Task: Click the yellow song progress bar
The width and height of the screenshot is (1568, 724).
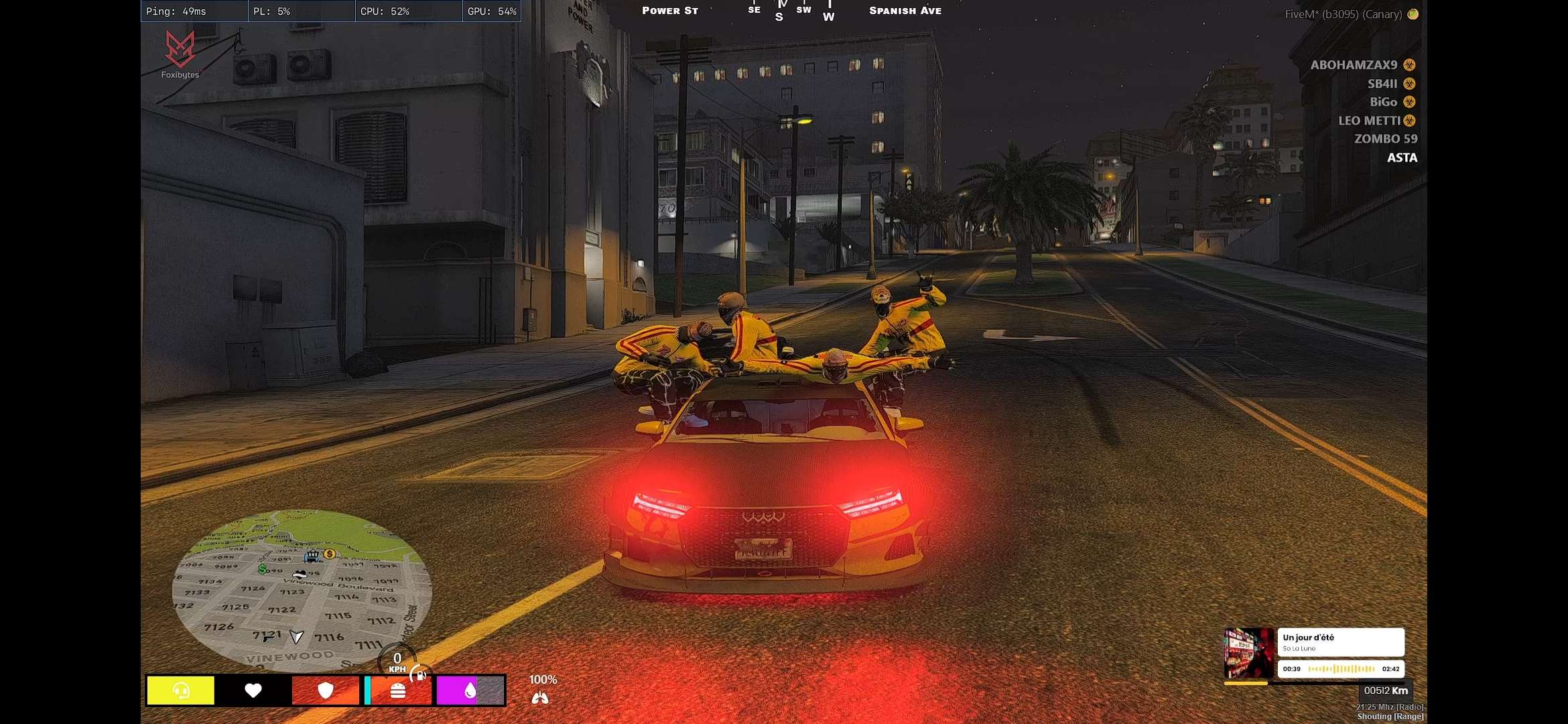Action: [1246, 683]
